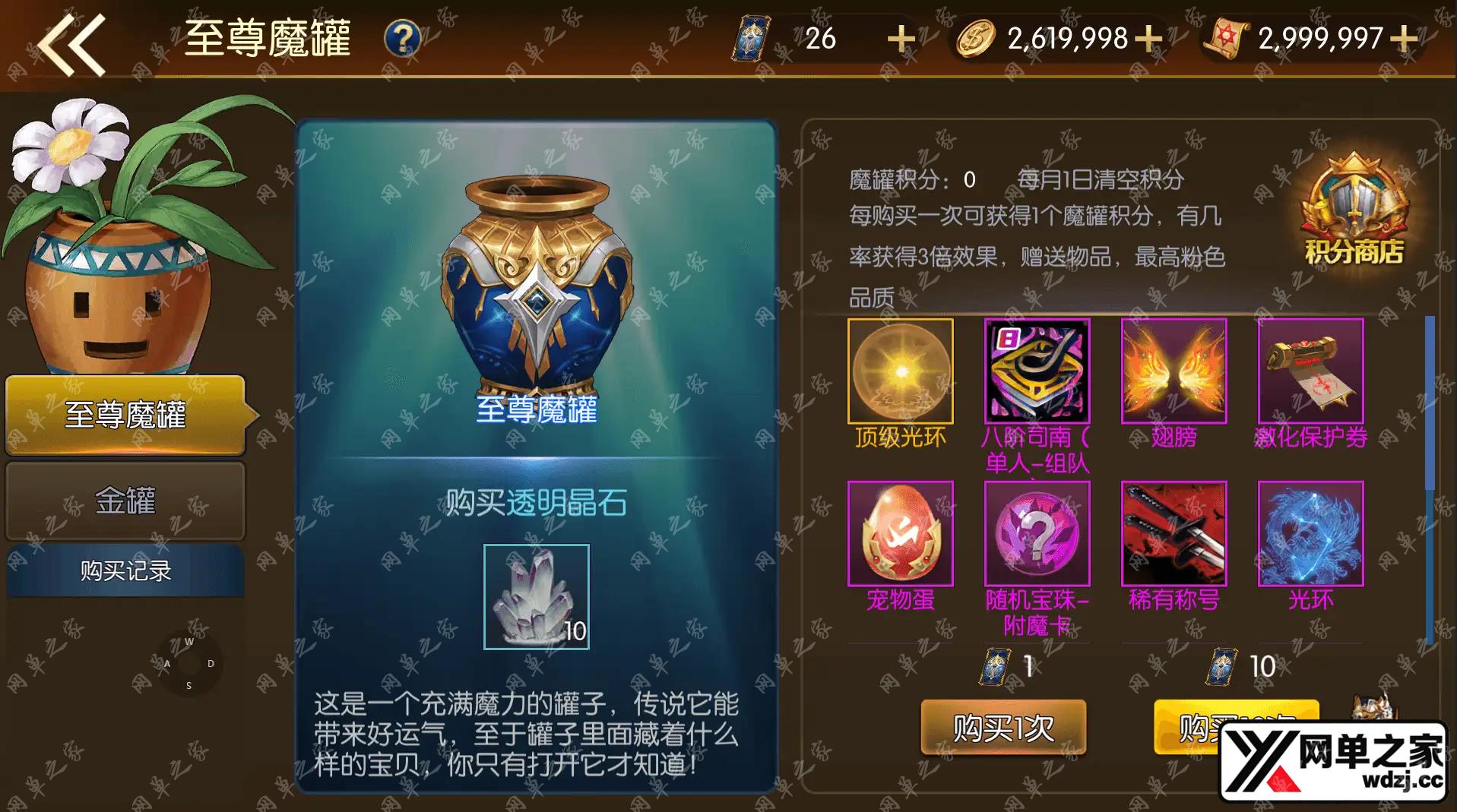Add cards via the plus next to 26
The height and width of the screenshot is (812, 1457).
click(x=900, y=36)
